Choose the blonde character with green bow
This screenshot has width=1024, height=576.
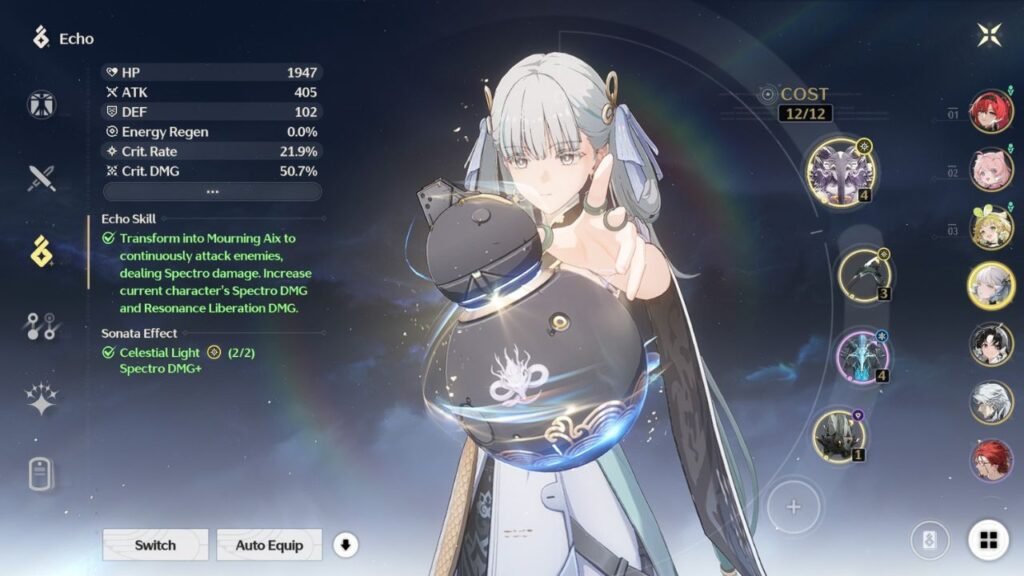coord(990,227)
